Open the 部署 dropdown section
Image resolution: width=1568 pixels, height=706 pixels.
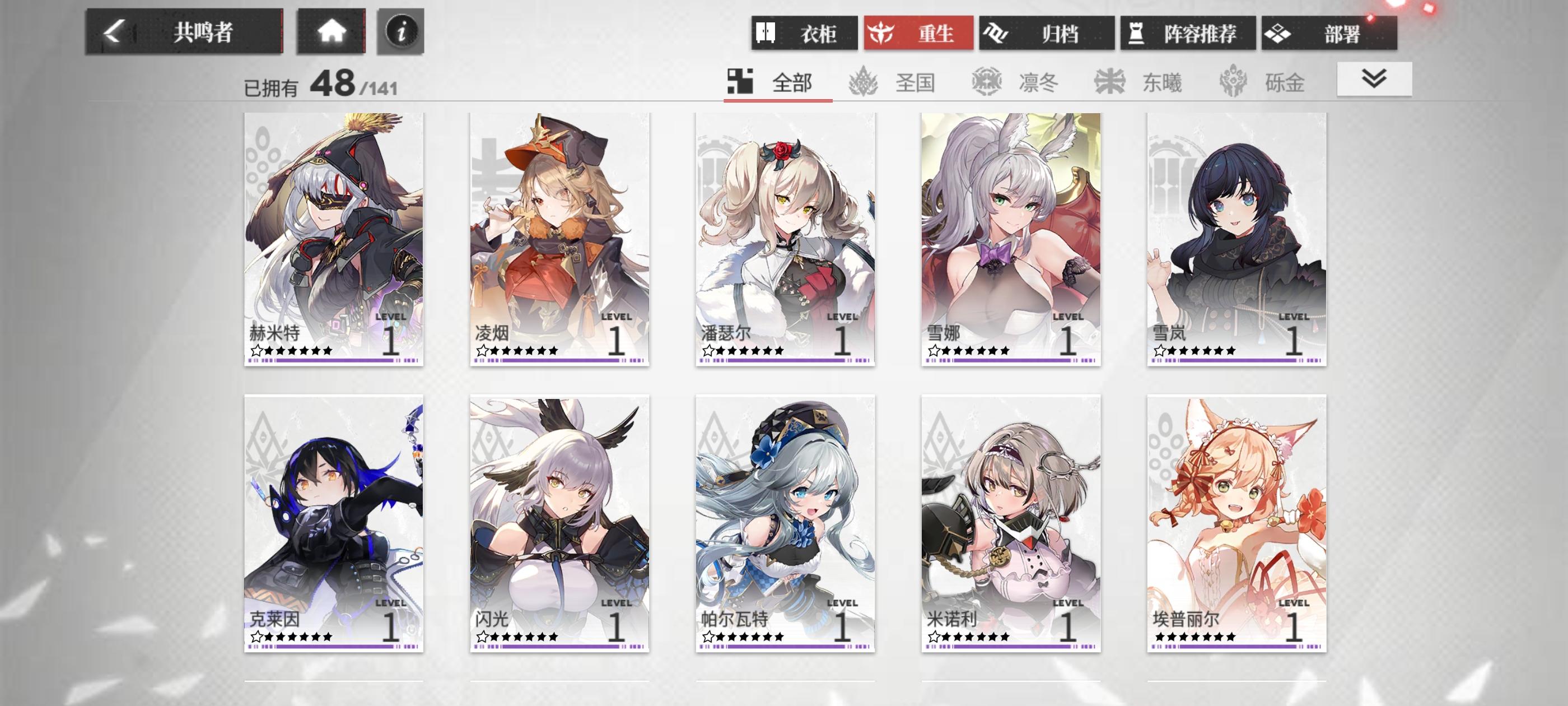[x=1334, y=34]
